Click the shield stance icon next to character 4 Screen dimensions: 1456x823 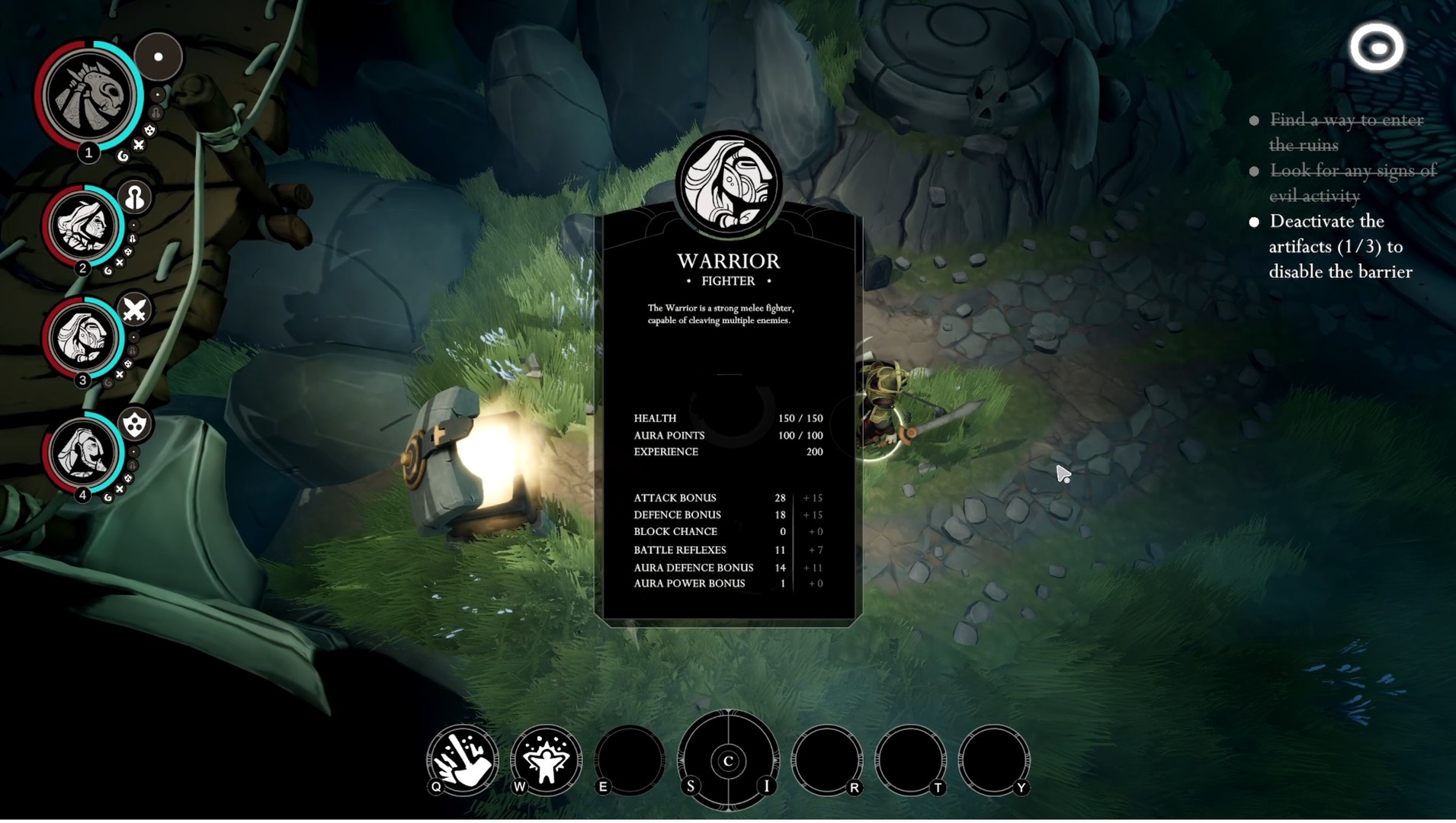[134, 425]
